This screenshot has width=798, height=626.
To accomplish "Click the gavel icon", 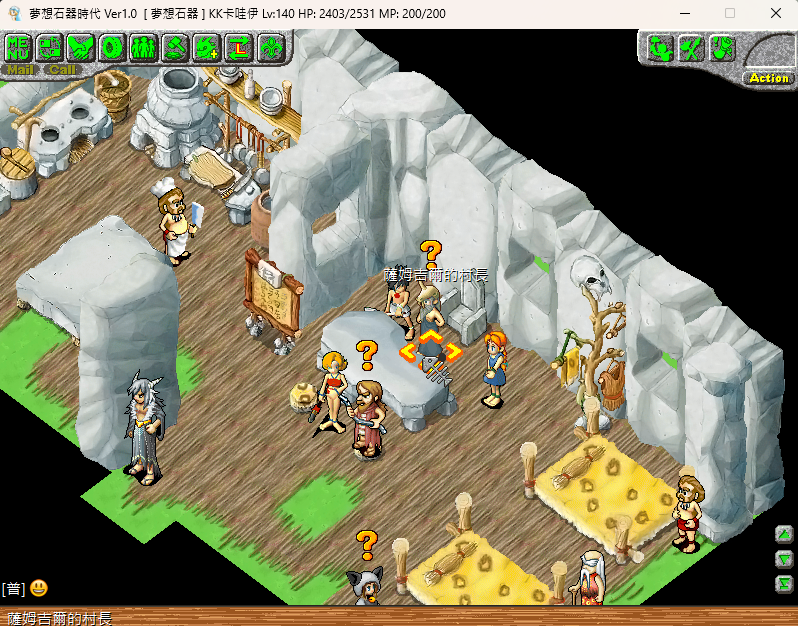I will 175,47.
